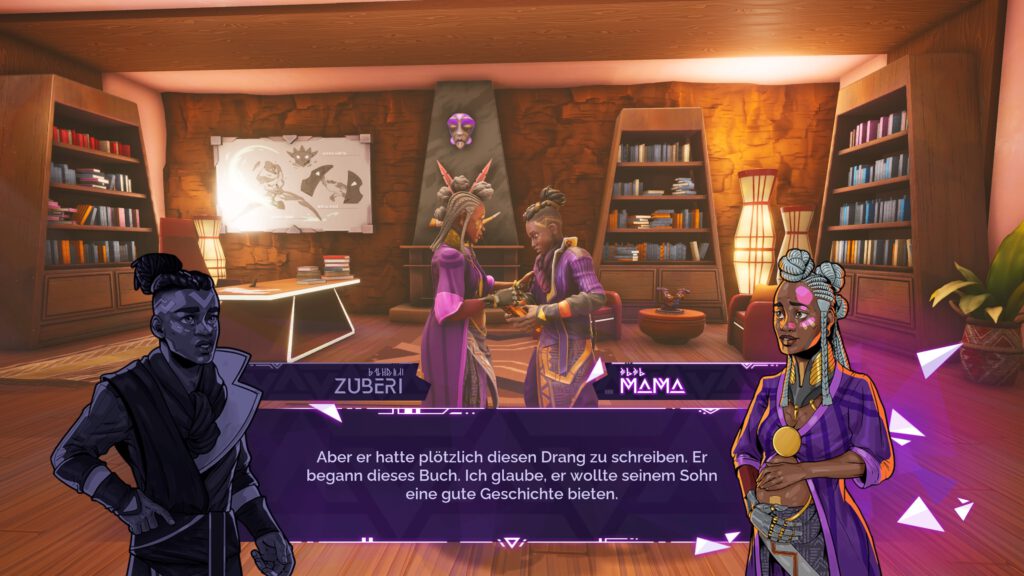Click the downward triangle continue indicator
The height and width of the screenshot is (576, 1024).
coord(512,542)
